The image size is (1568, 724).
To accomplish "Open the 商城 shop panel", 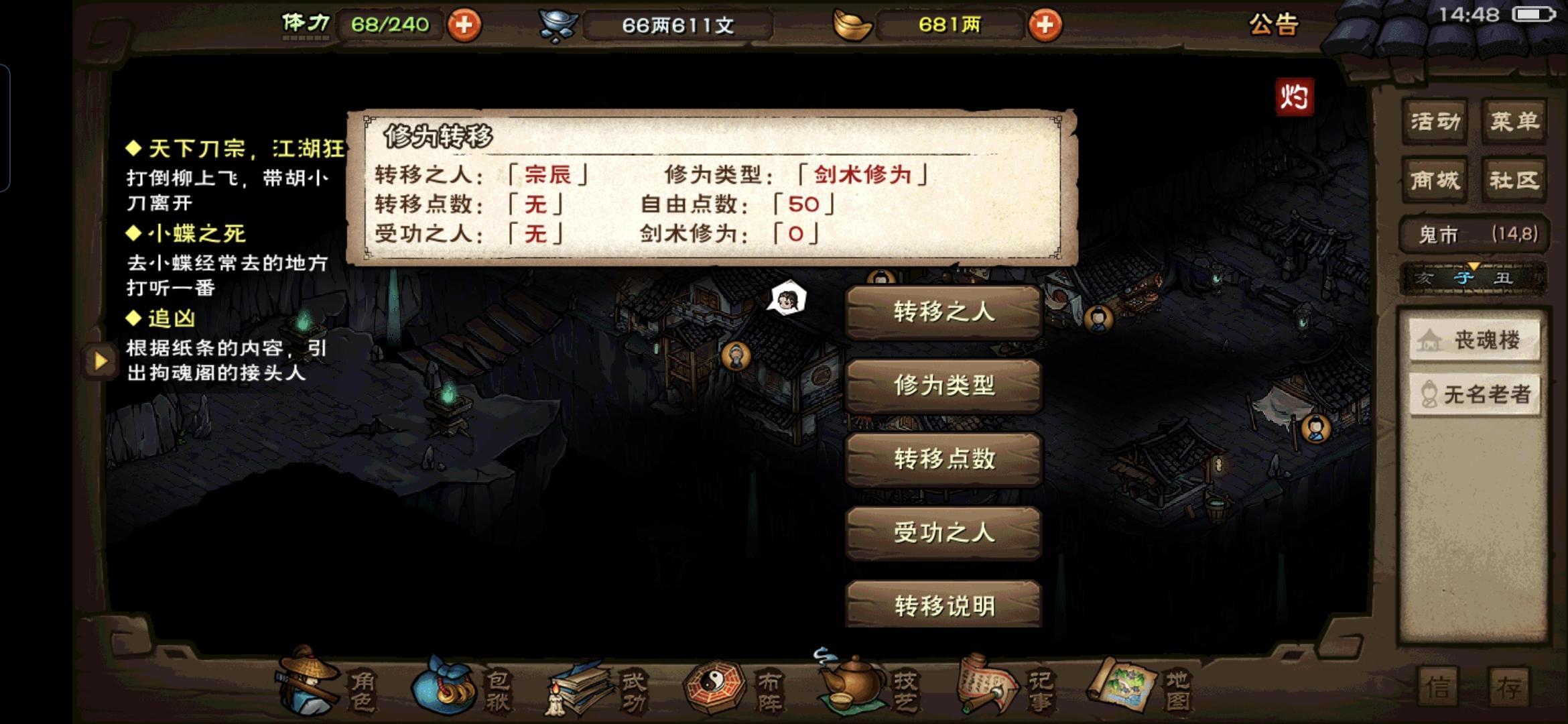I will click(1436, 180).
